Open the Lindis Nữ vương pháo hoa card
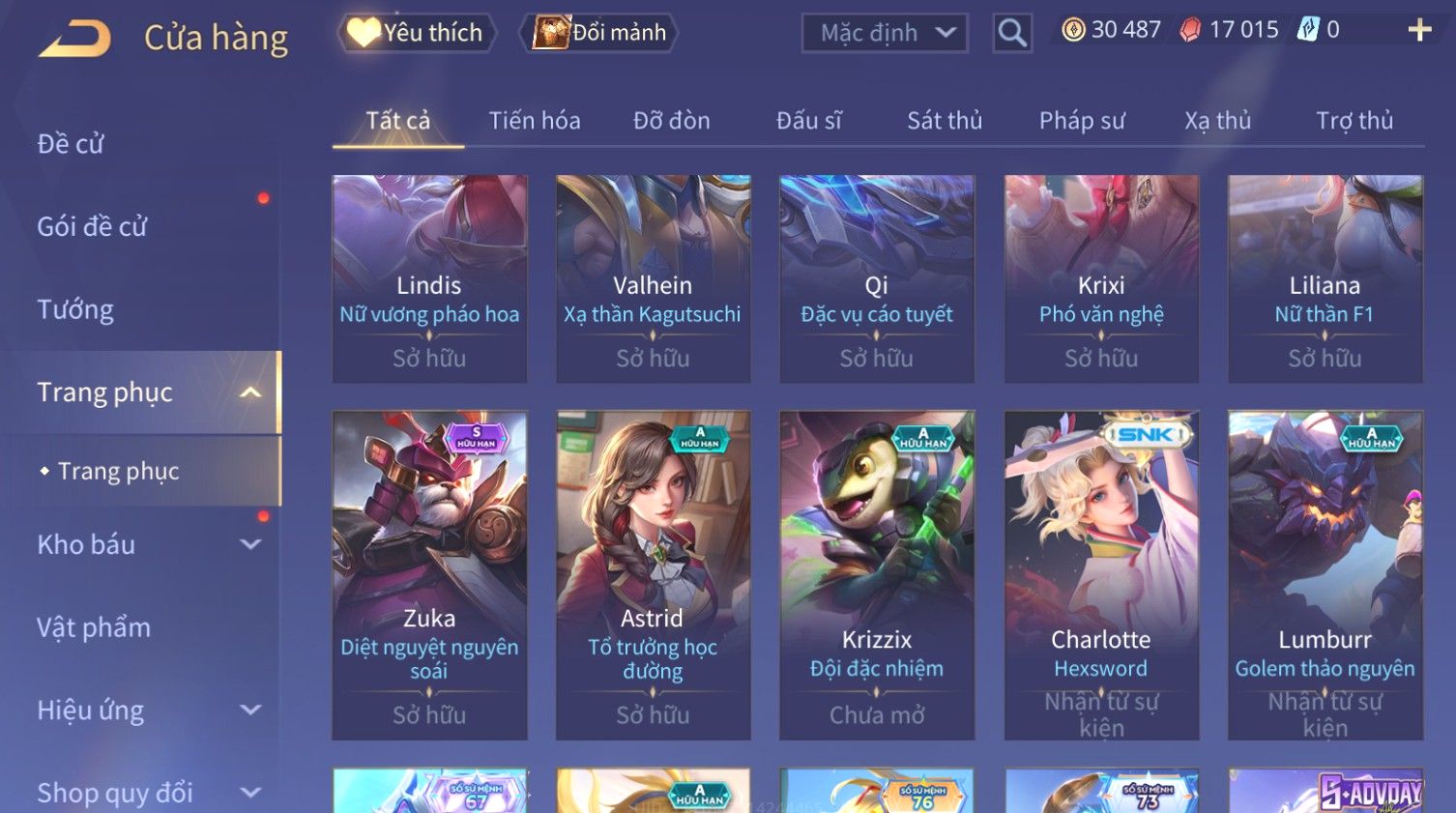The width and height of the screenshot is (1456, 813). click(429, 278)
